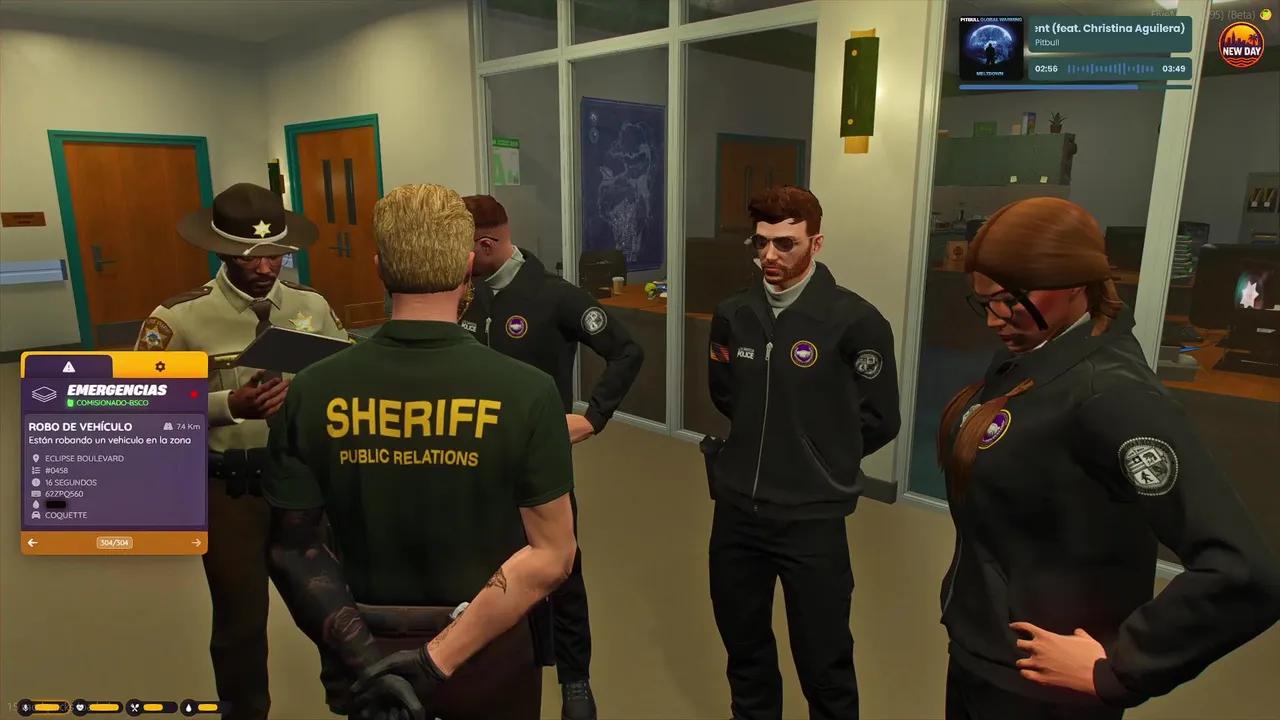Viewport: 1280px width, 720px height.
Task: Go to previous emergency with the left arrow
Action: (31, 542)
